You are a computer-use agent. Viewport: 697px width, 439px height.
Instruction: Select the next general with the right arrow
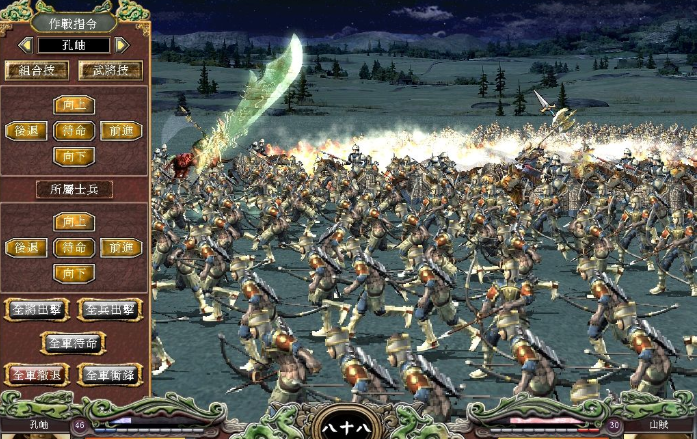click(x=122, y=45)
